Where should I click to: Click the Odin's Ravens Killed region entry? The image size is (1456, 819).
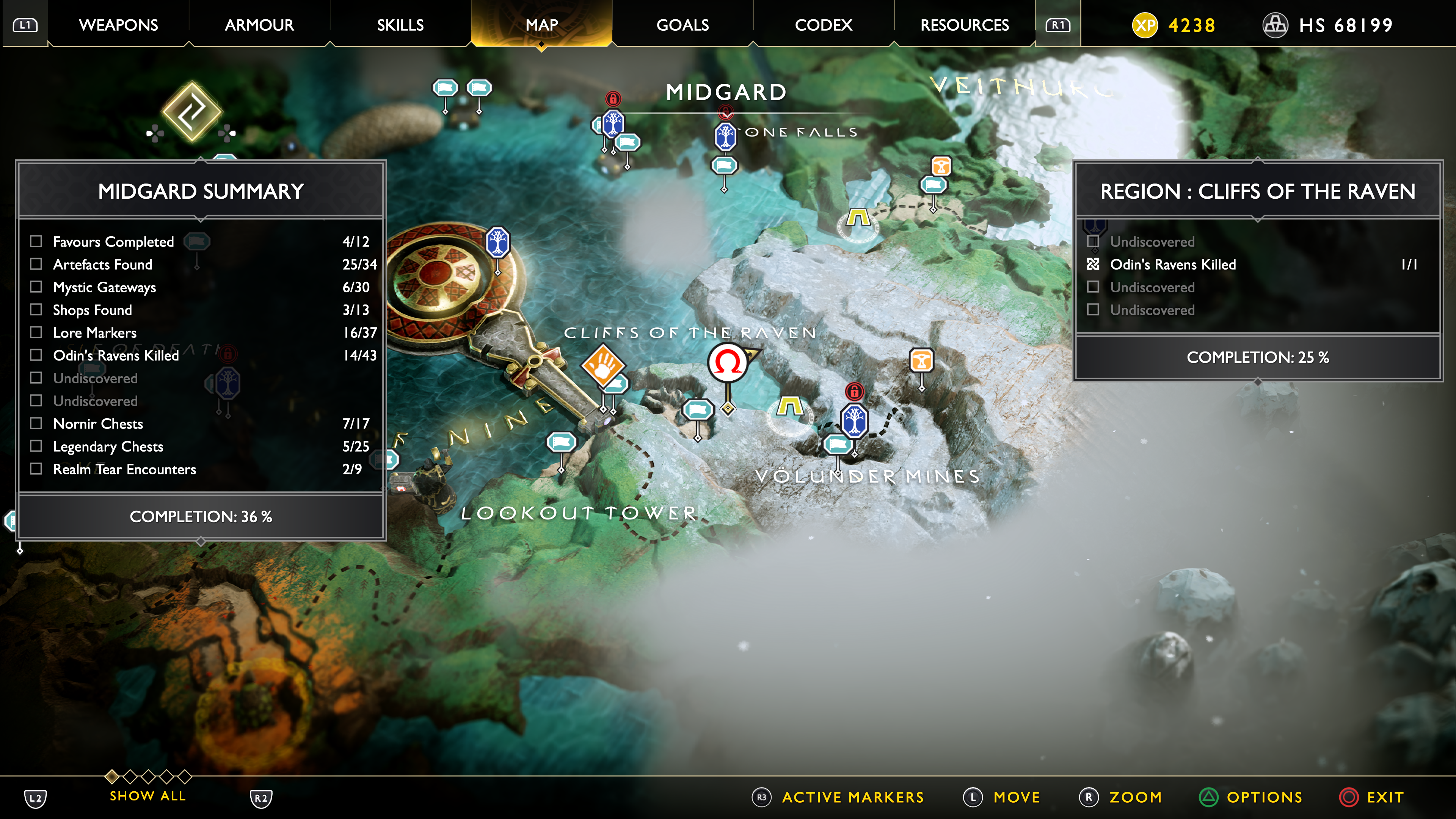pos(1172,265)
